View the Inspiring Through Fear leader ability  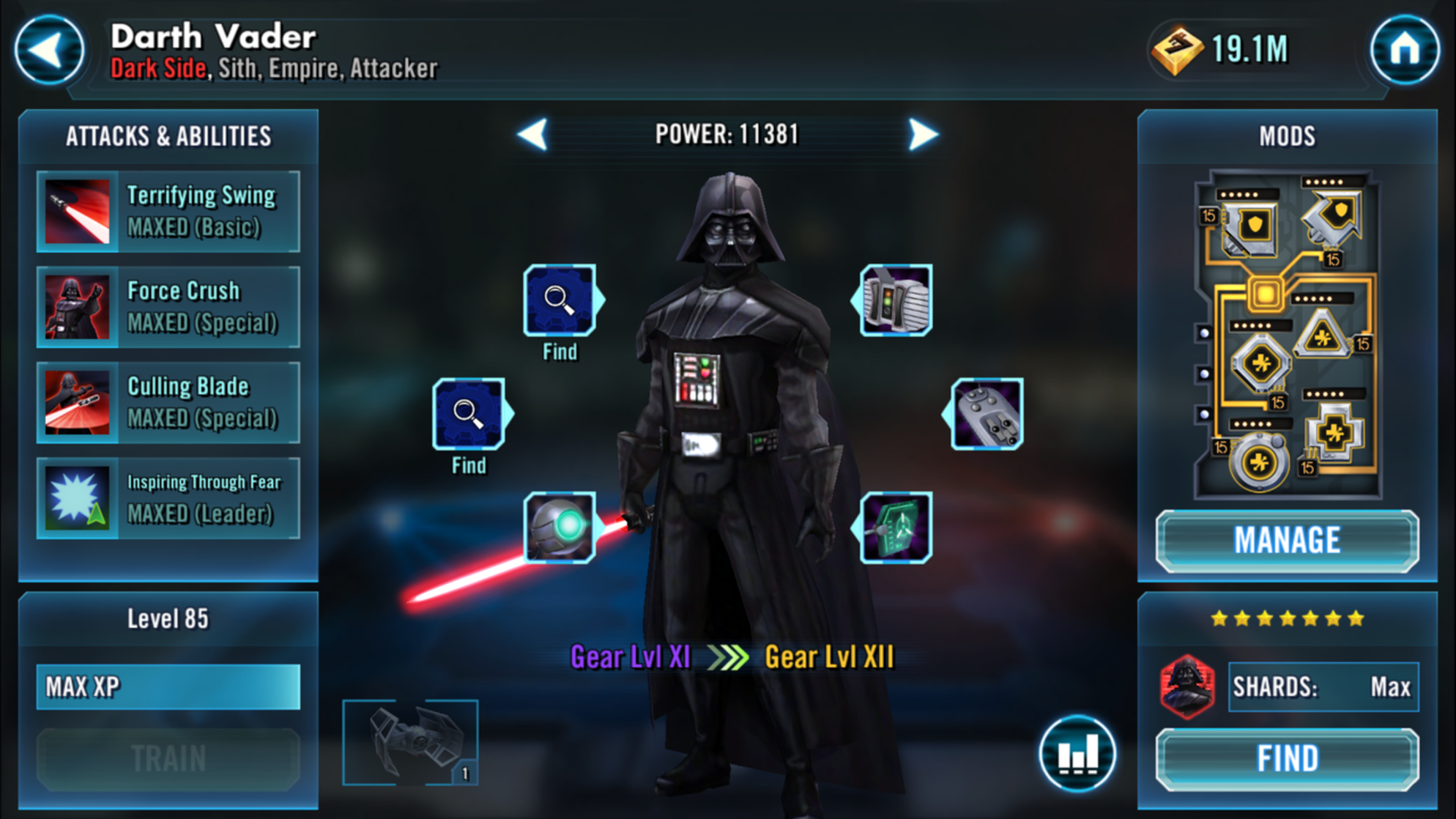(167, 498)
